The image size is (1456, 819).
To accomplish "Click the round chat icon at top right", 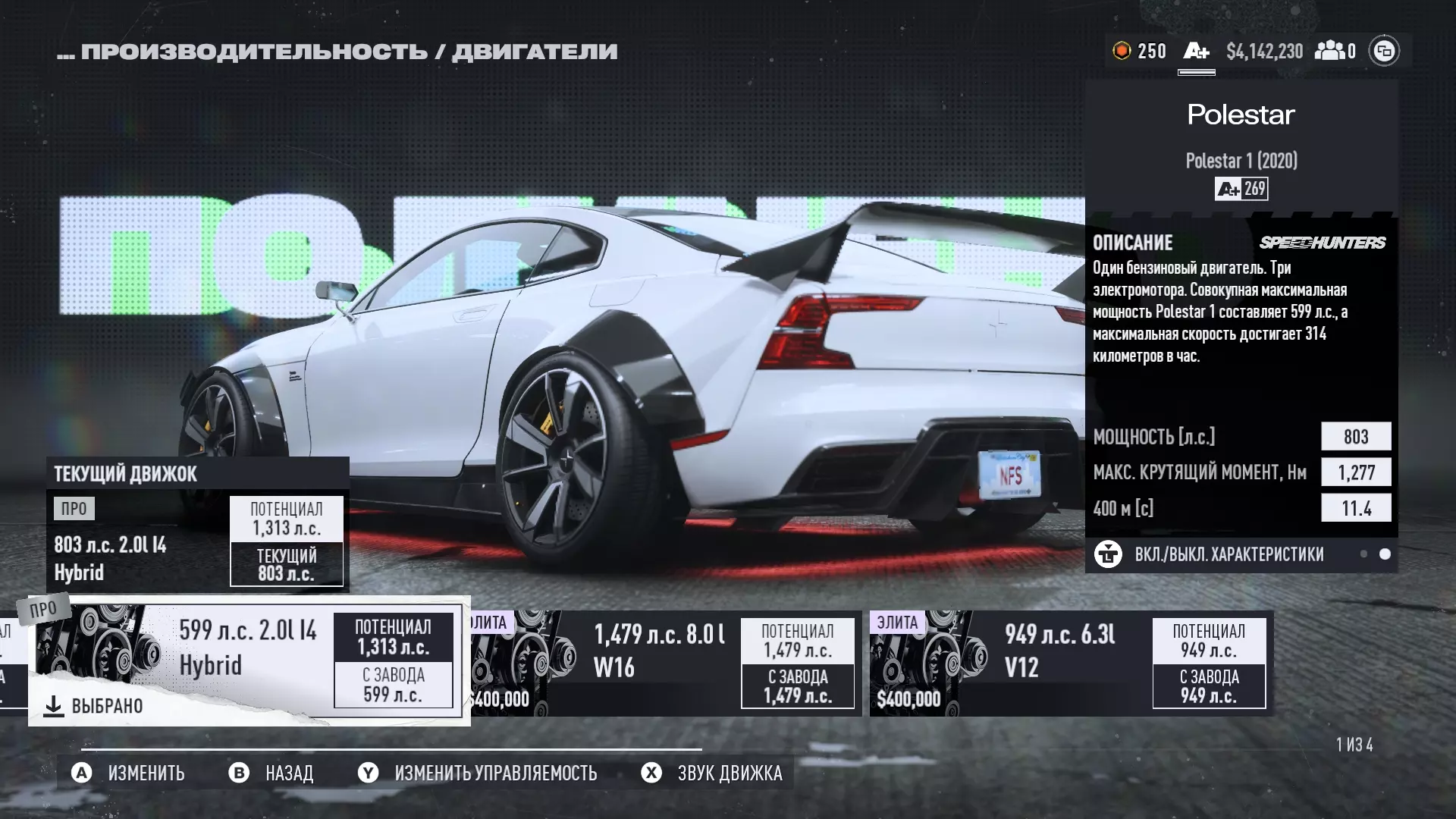I will (1384, 51).
